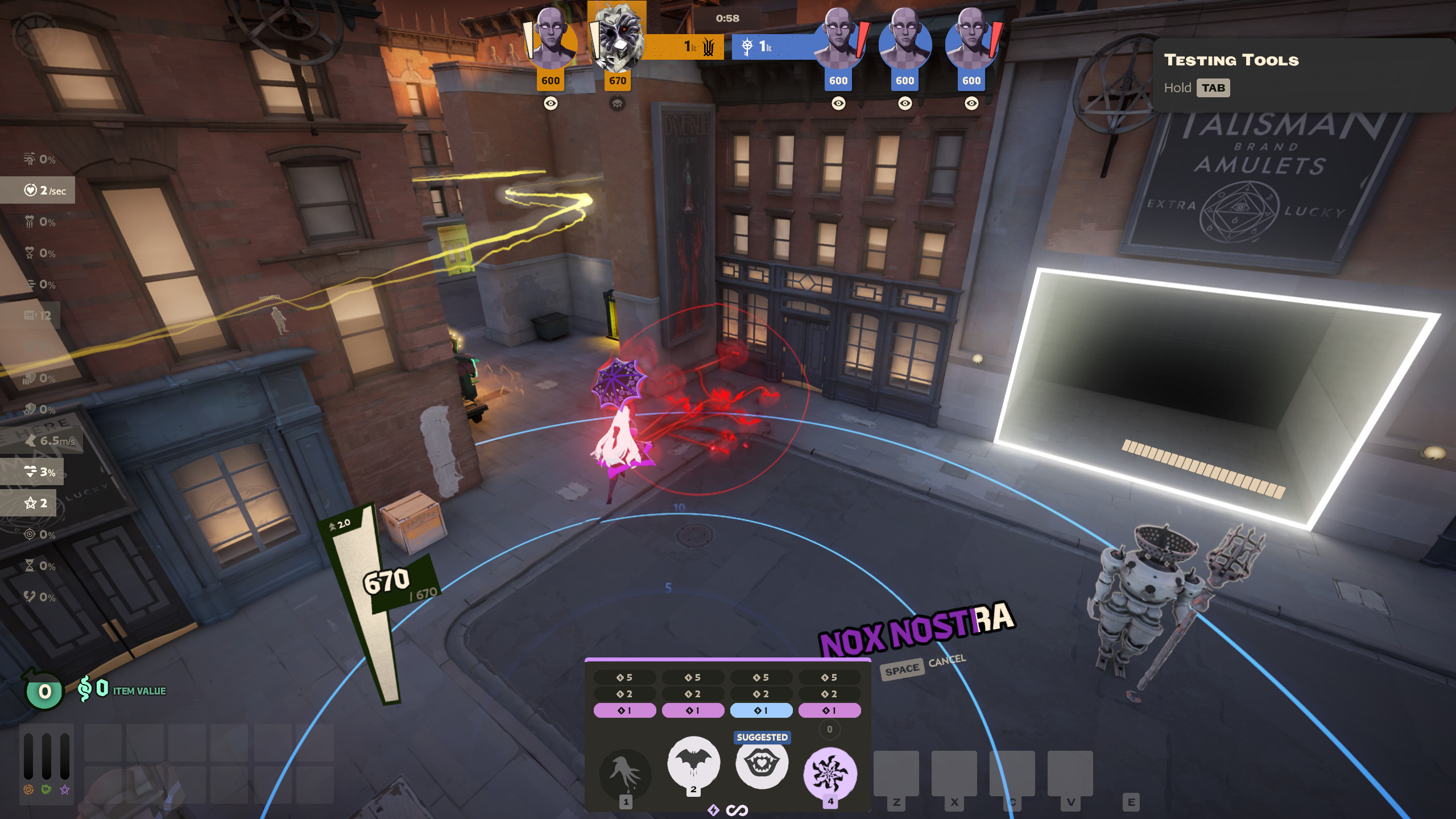Activate the purple swirl ultimate ability
Image resolution: width=1456 pixels, height=819 pixels.
pyautogui.click(x=830, y=773)
